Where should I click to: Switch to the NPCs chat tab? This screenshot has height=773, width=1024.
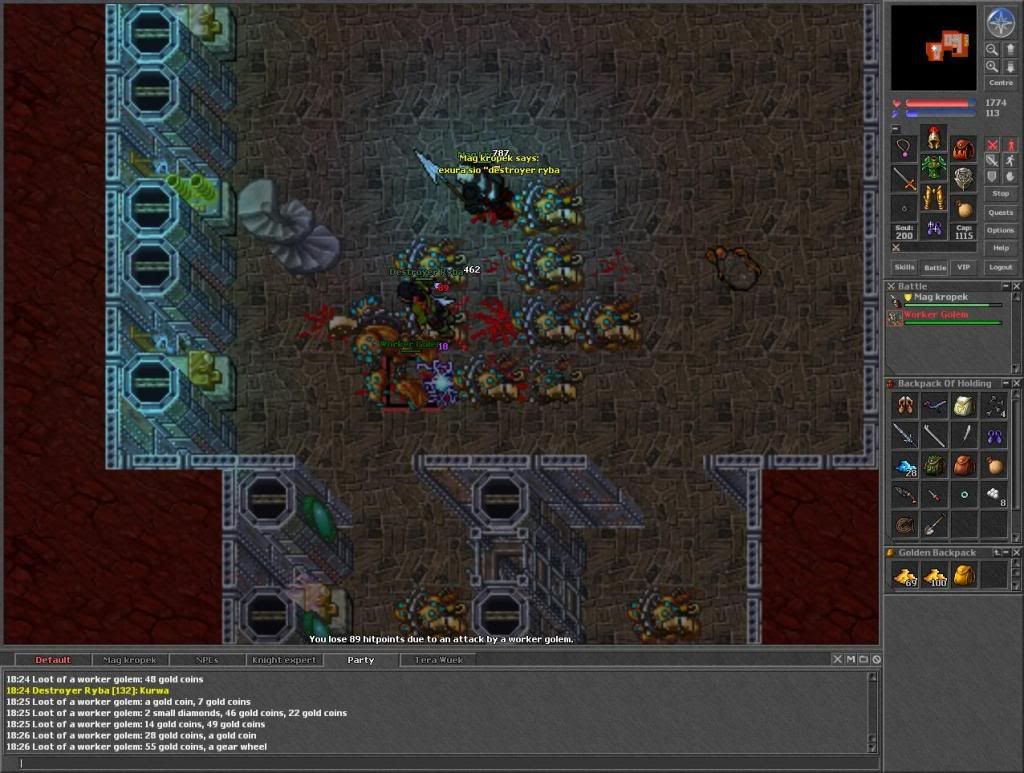pos(208,660)
